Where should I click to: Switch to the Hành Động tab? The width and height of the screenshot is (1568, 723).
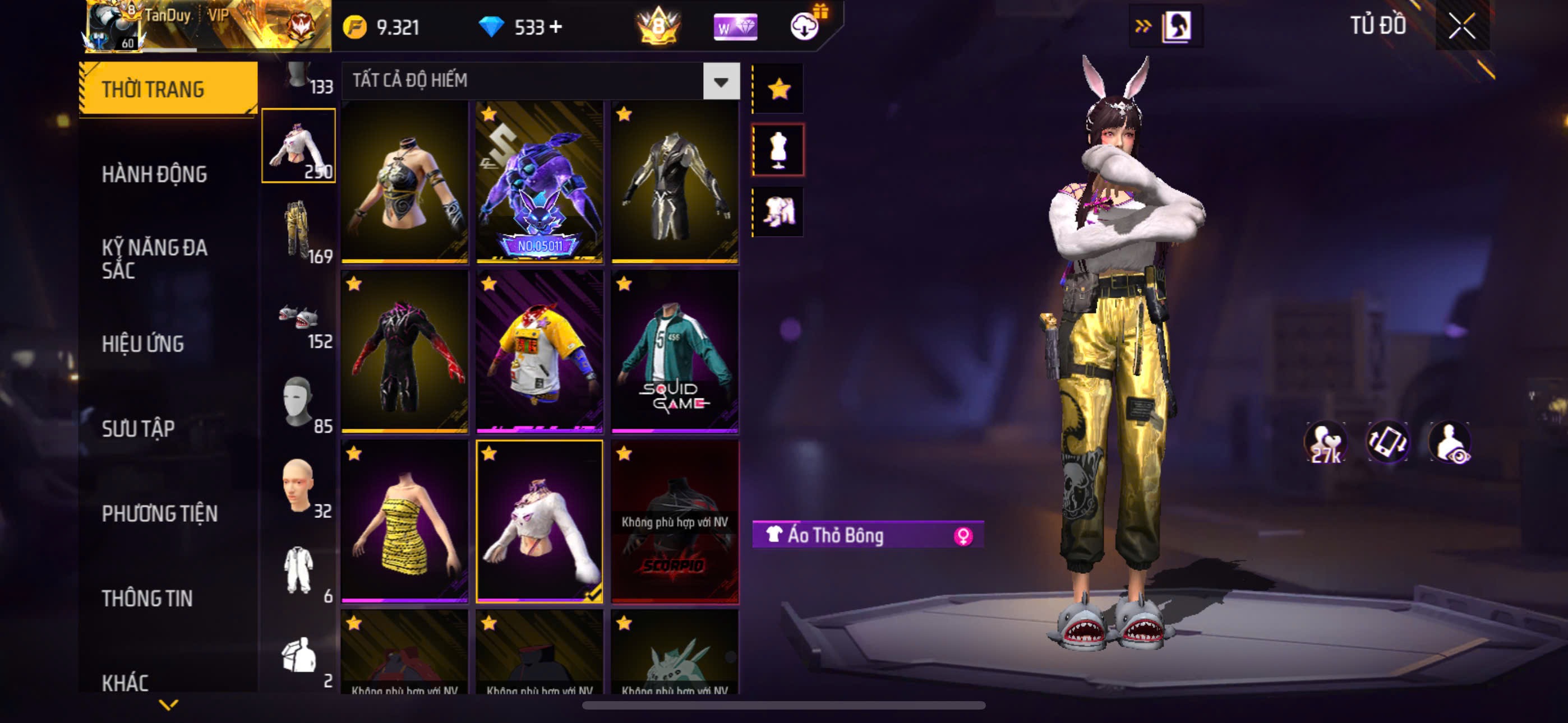tap(154, 175)
